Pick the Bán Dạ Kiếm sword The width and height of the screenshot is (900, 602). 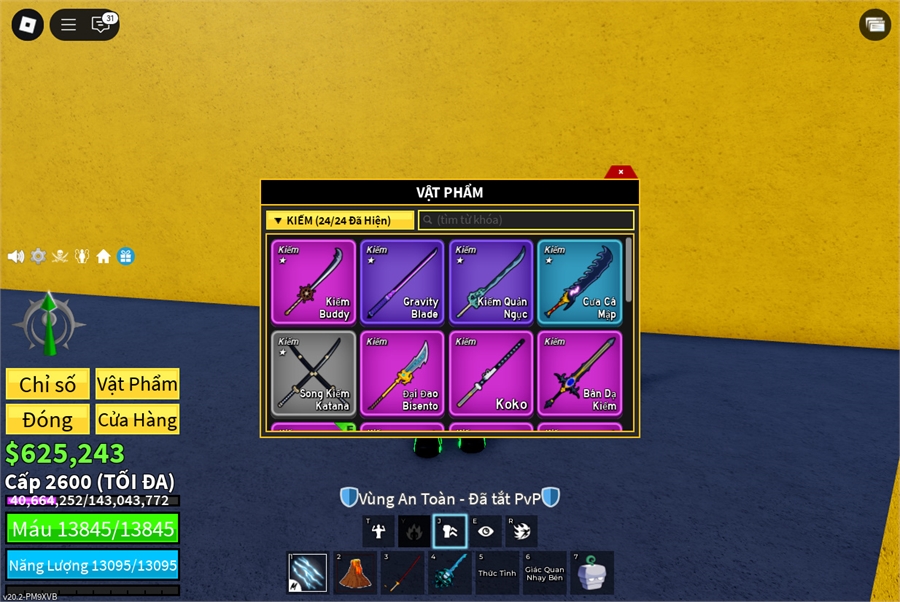point(579,373)
